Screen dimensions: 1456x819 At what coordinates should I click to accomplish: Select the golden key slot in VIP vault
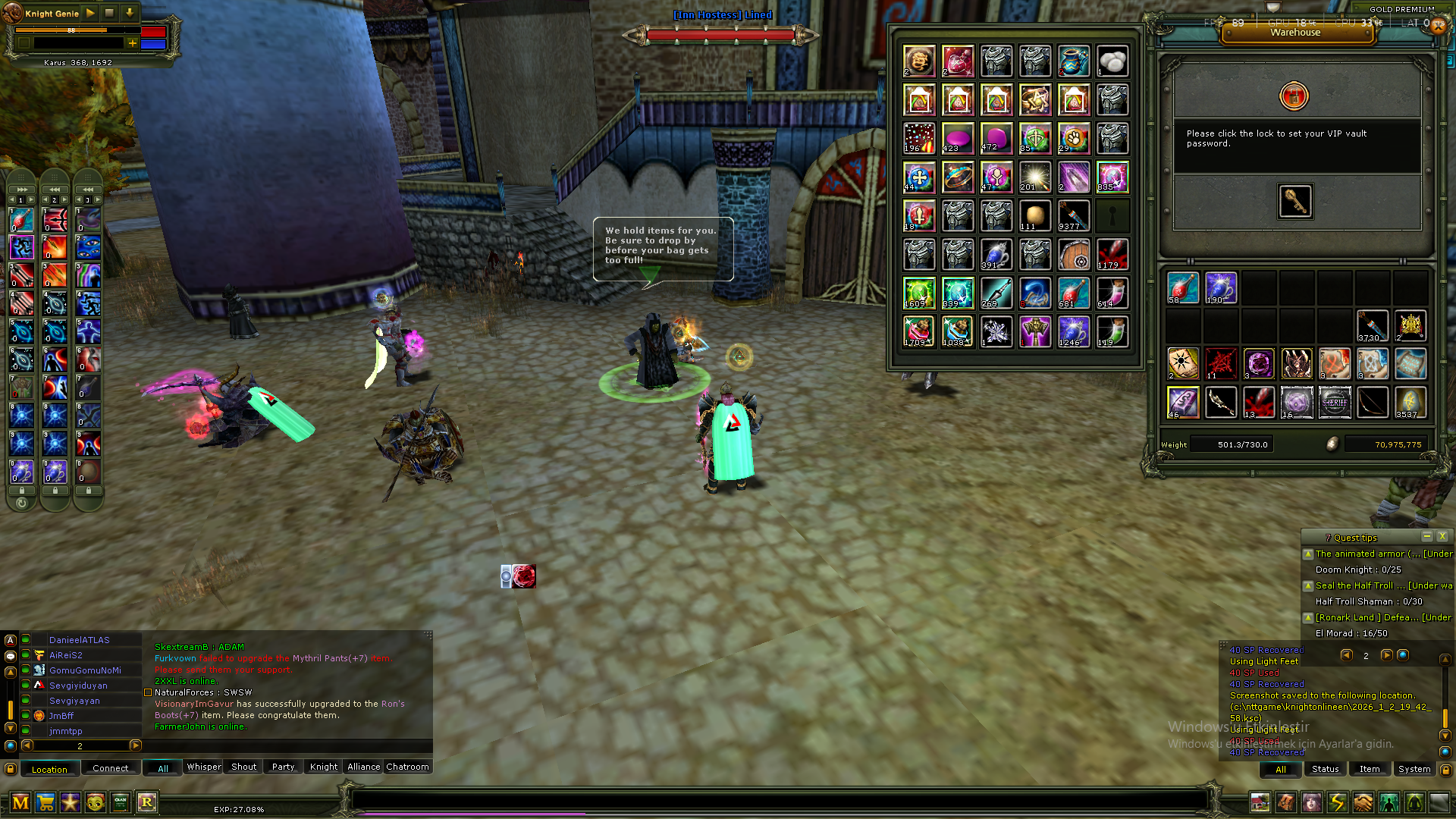1295,201
